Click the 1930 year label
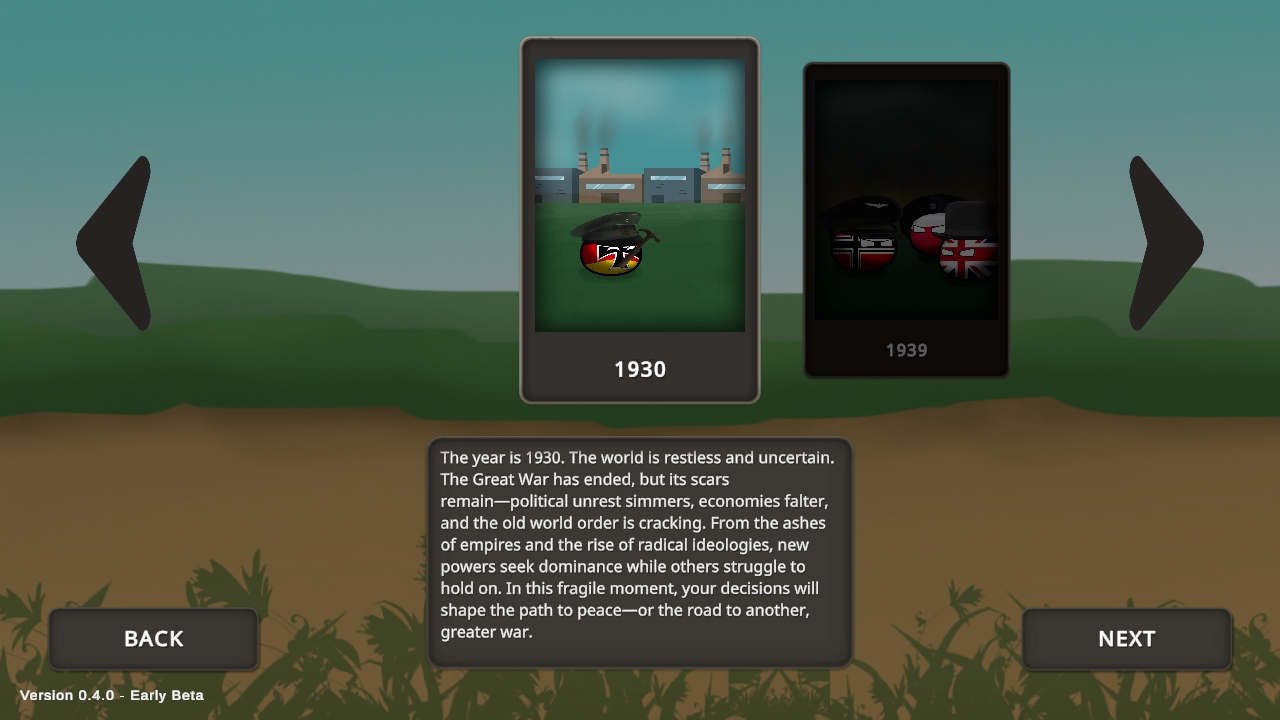Screen dimensions: 1280x720 coord(640,369)
